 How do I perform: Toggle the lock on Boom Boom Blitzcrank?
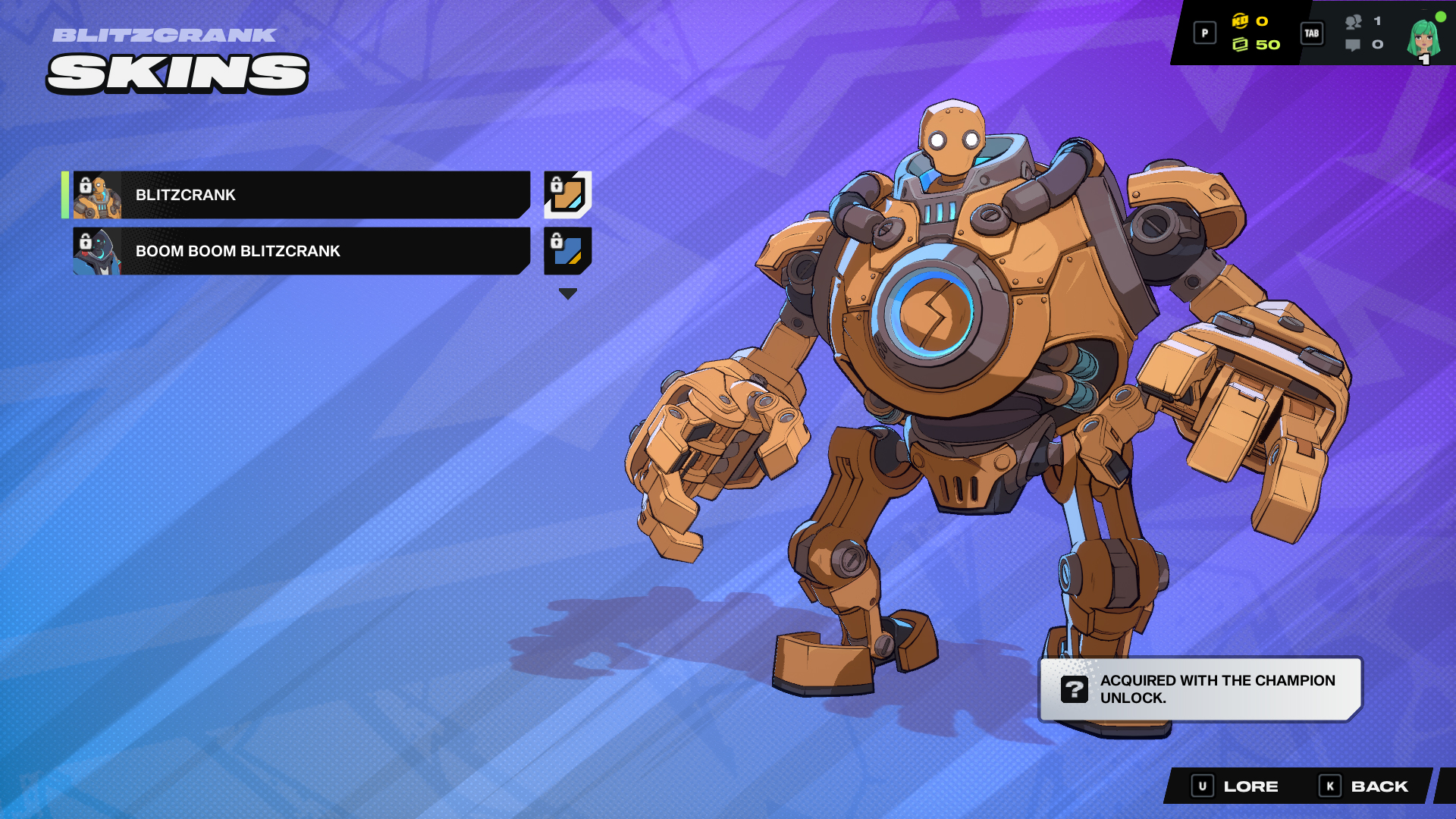coord(84,241)
